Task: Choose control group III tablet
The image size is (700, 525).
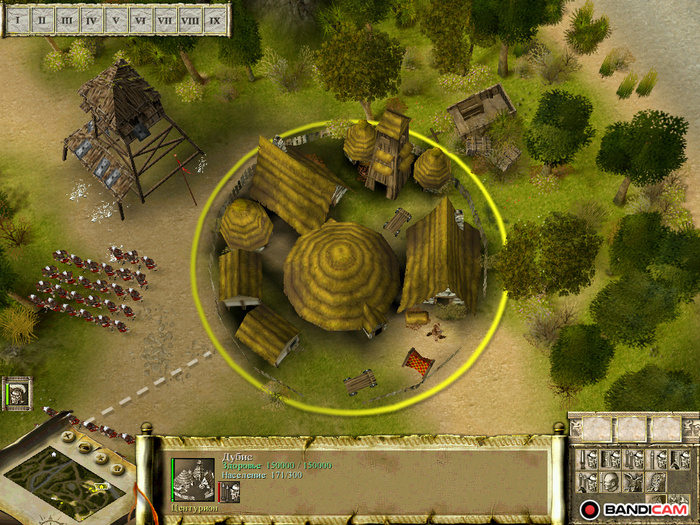Action: (x=67, y=19)
